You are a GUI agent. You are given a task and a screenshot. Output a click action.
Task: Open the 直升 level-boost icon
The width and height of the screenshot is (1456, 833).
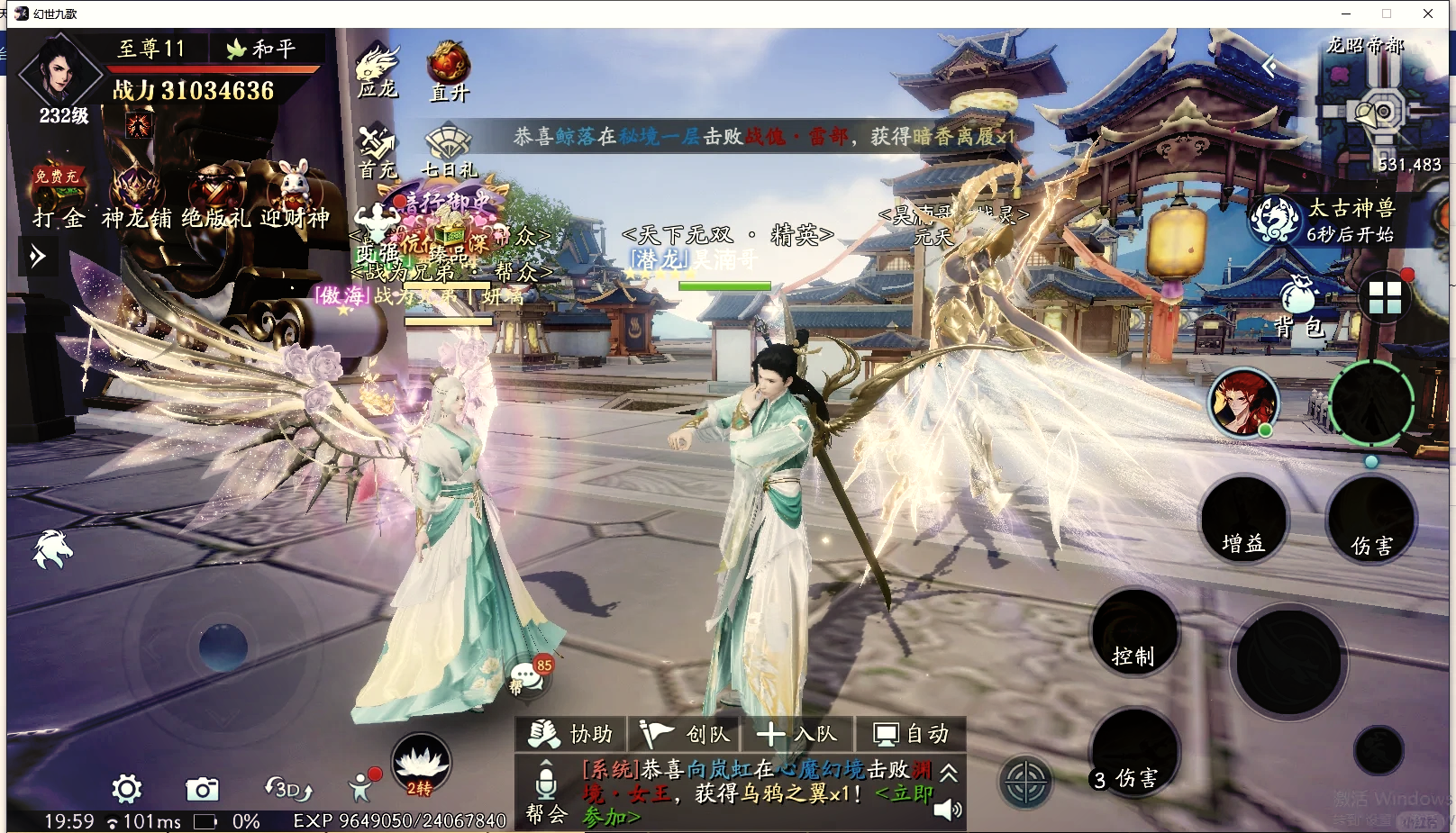[449, 69]
